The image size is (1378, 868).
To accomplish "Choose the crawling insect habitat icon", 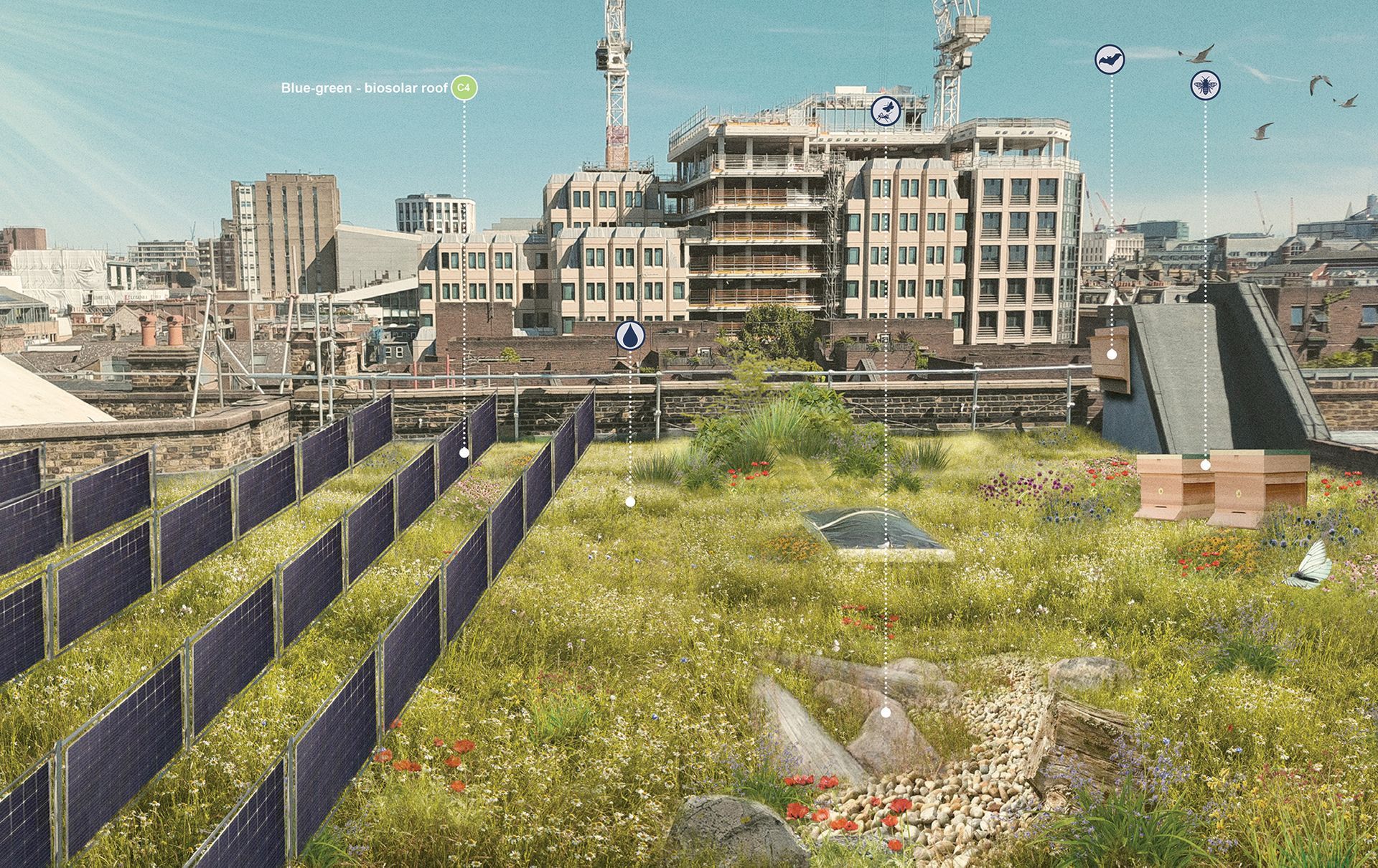I will [886, 111].
